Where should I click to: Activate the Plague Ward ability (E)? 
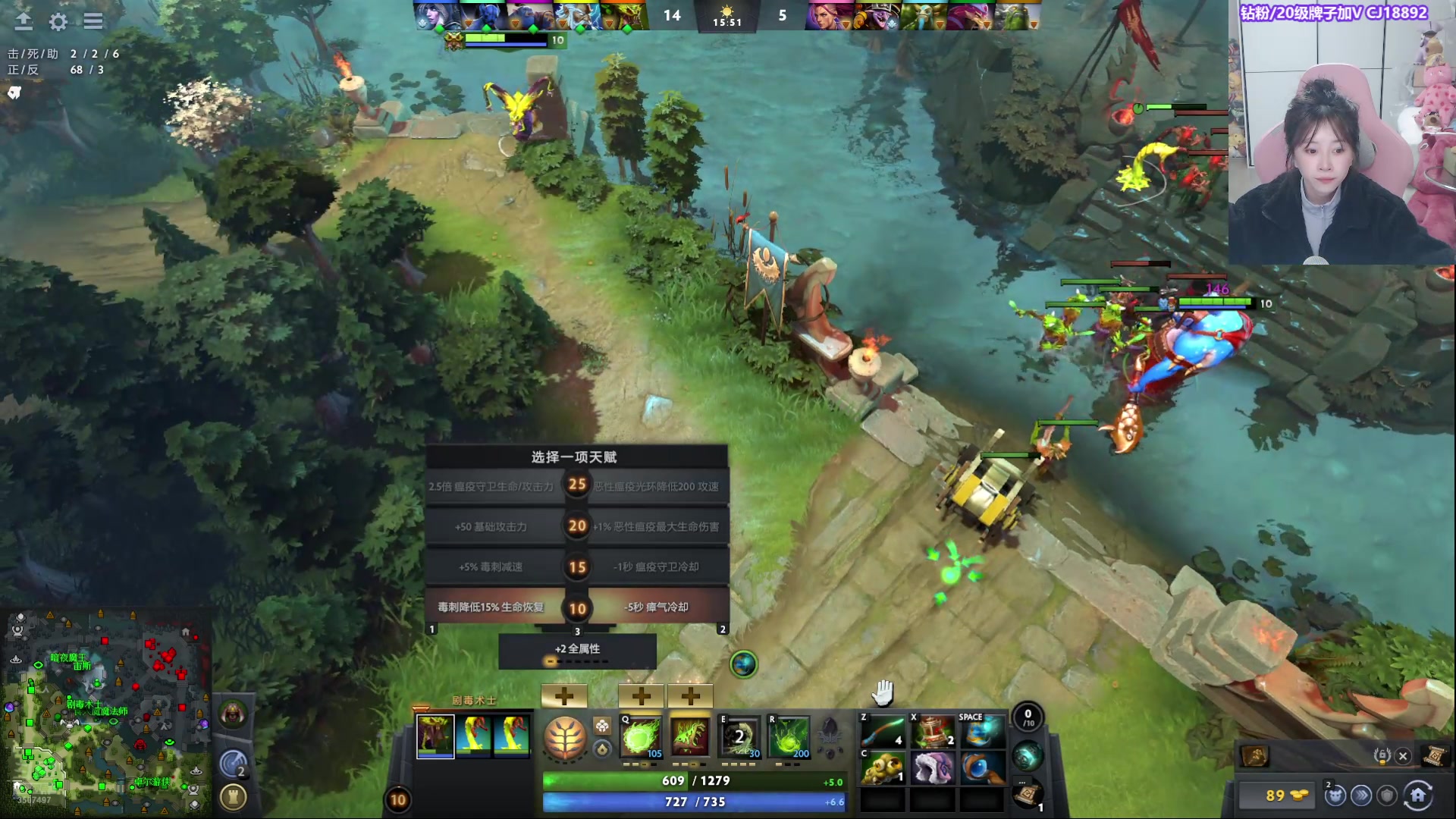click(739, 736)
